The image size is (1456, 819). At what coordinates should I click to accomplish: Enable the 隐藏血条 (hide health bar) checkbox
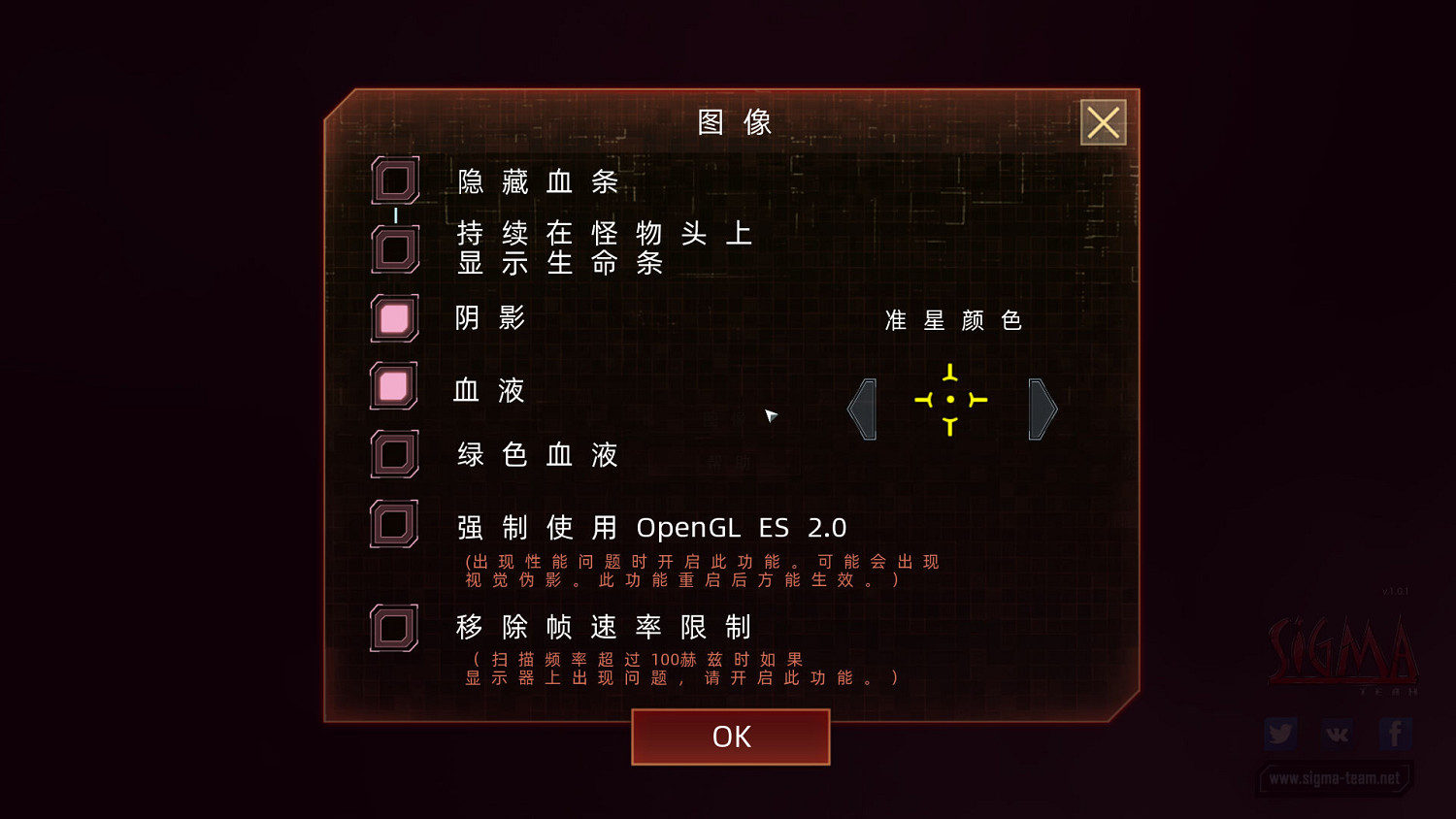click(x=394, y=180)
